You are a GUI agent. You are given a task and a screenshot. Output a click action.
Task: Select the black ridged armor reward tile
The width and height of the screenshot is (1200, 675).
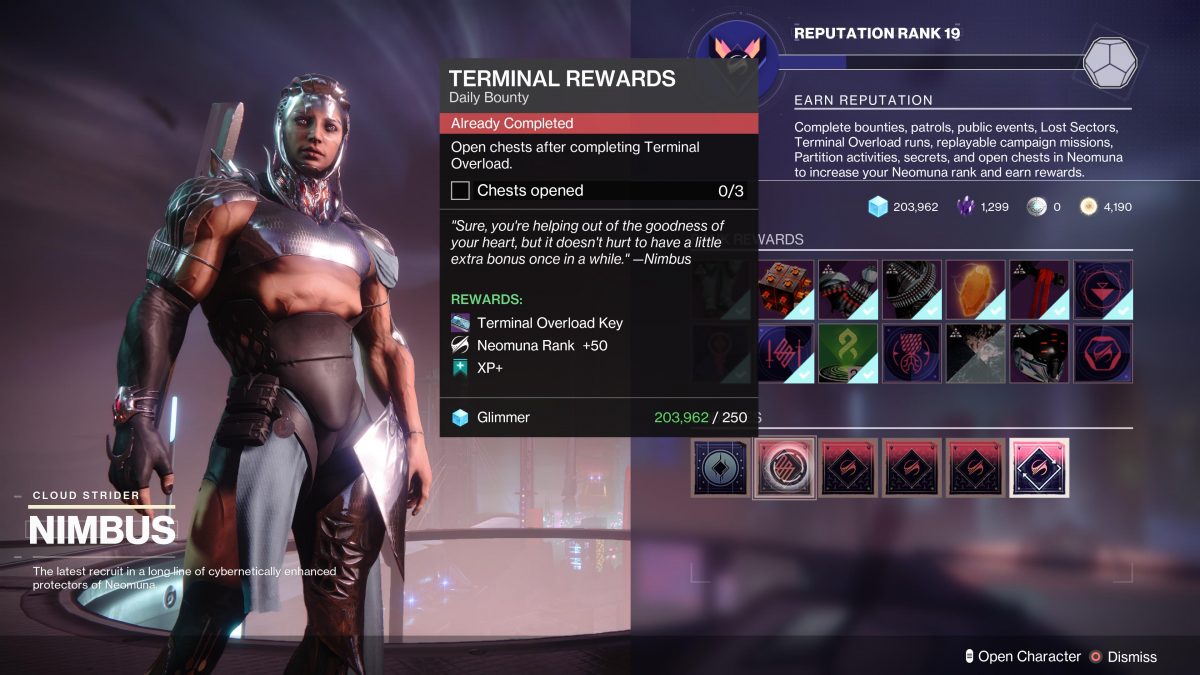click(911, 290)
